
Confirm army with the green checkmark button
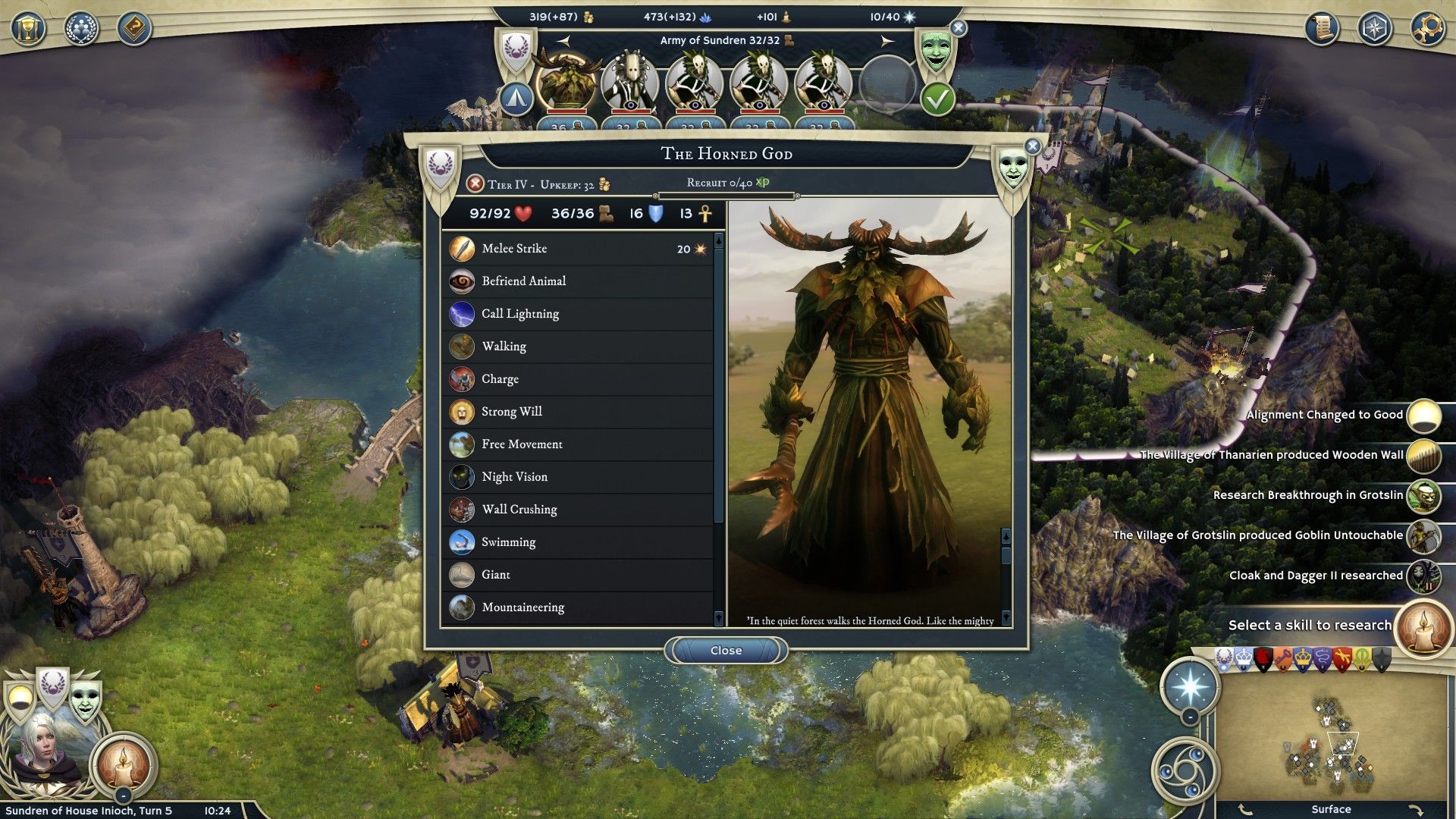[x=937, y=99]
